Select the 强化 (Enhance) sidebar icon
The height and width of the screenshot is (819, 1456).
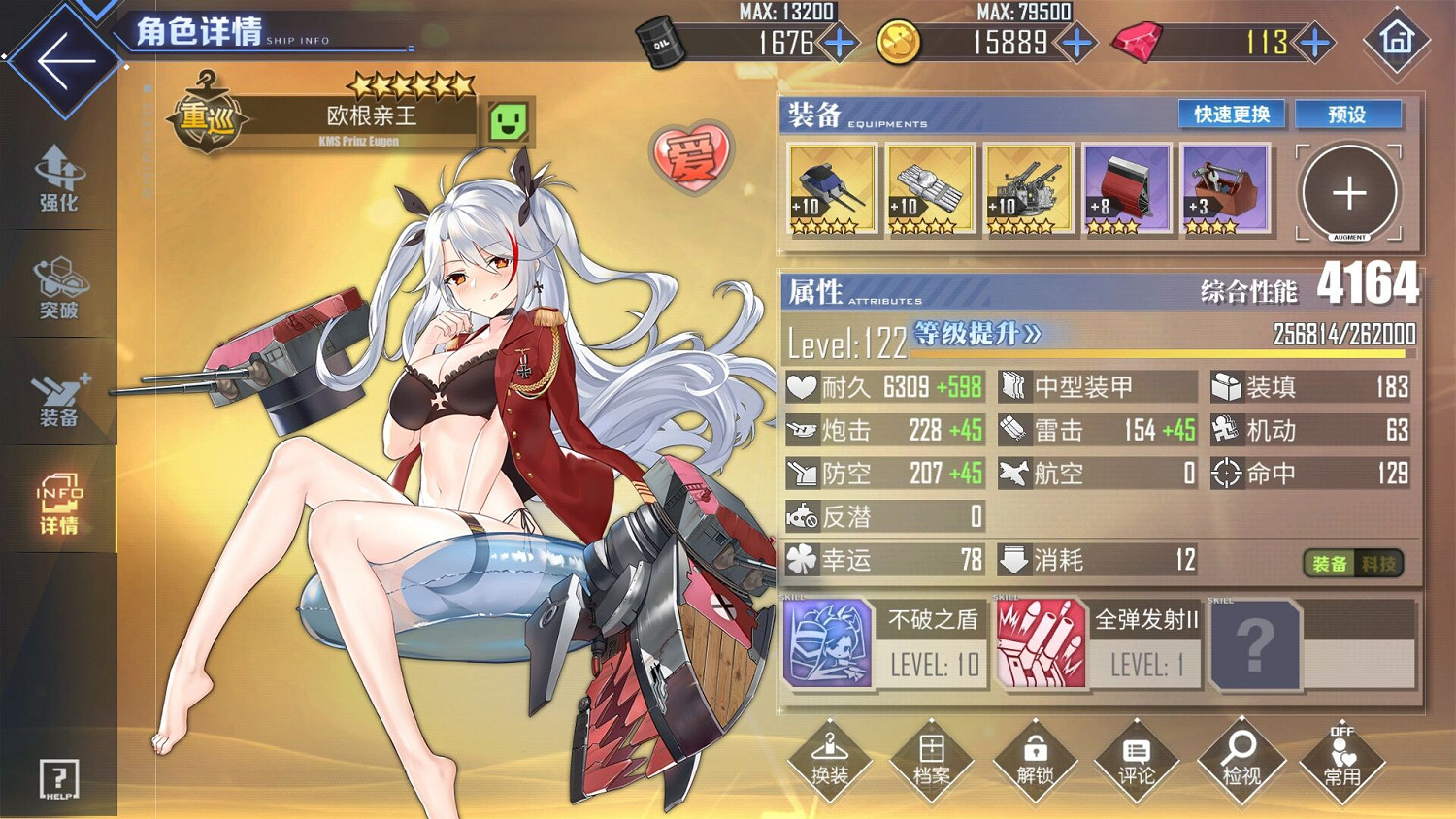point(58,180)
